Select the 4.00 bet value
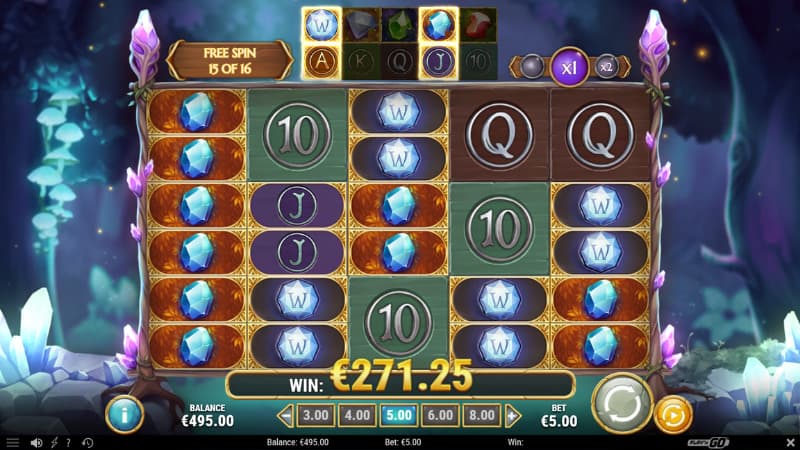Screen dimensions: 800x450 coord(358,415)
